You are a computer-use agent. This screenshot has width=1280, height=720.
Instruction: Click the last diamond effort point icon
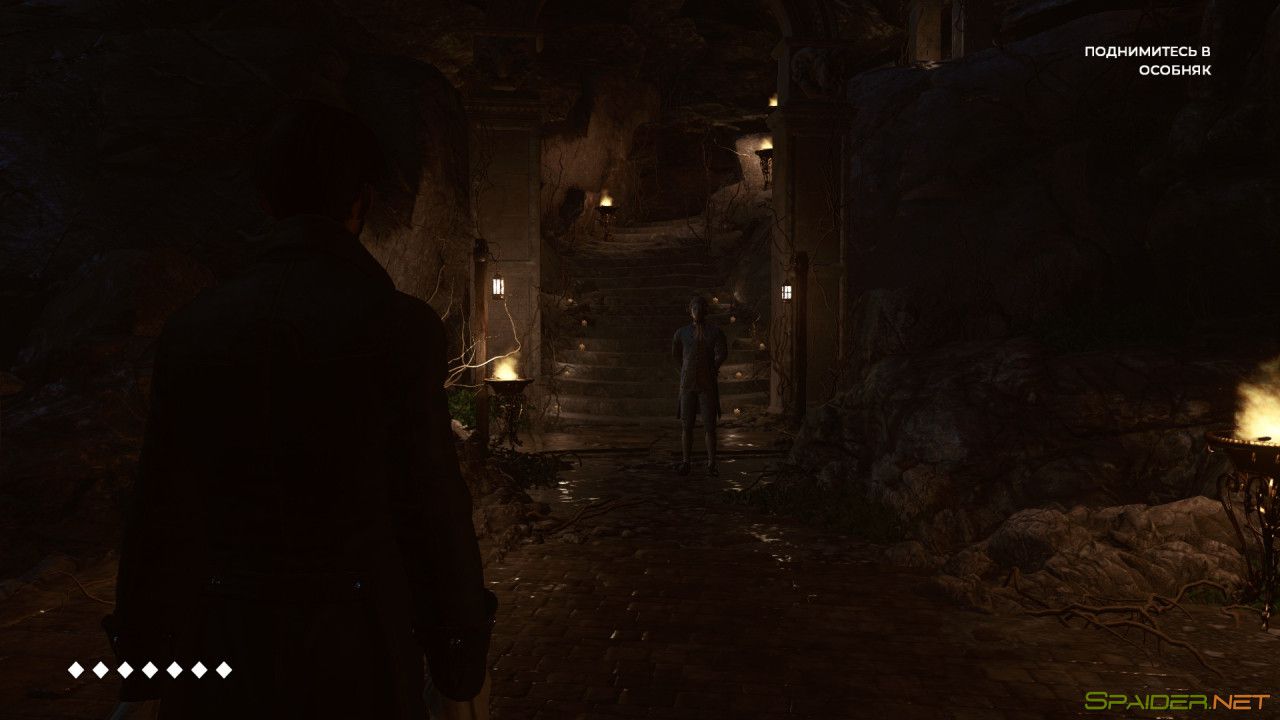click(x=222, y=668)
